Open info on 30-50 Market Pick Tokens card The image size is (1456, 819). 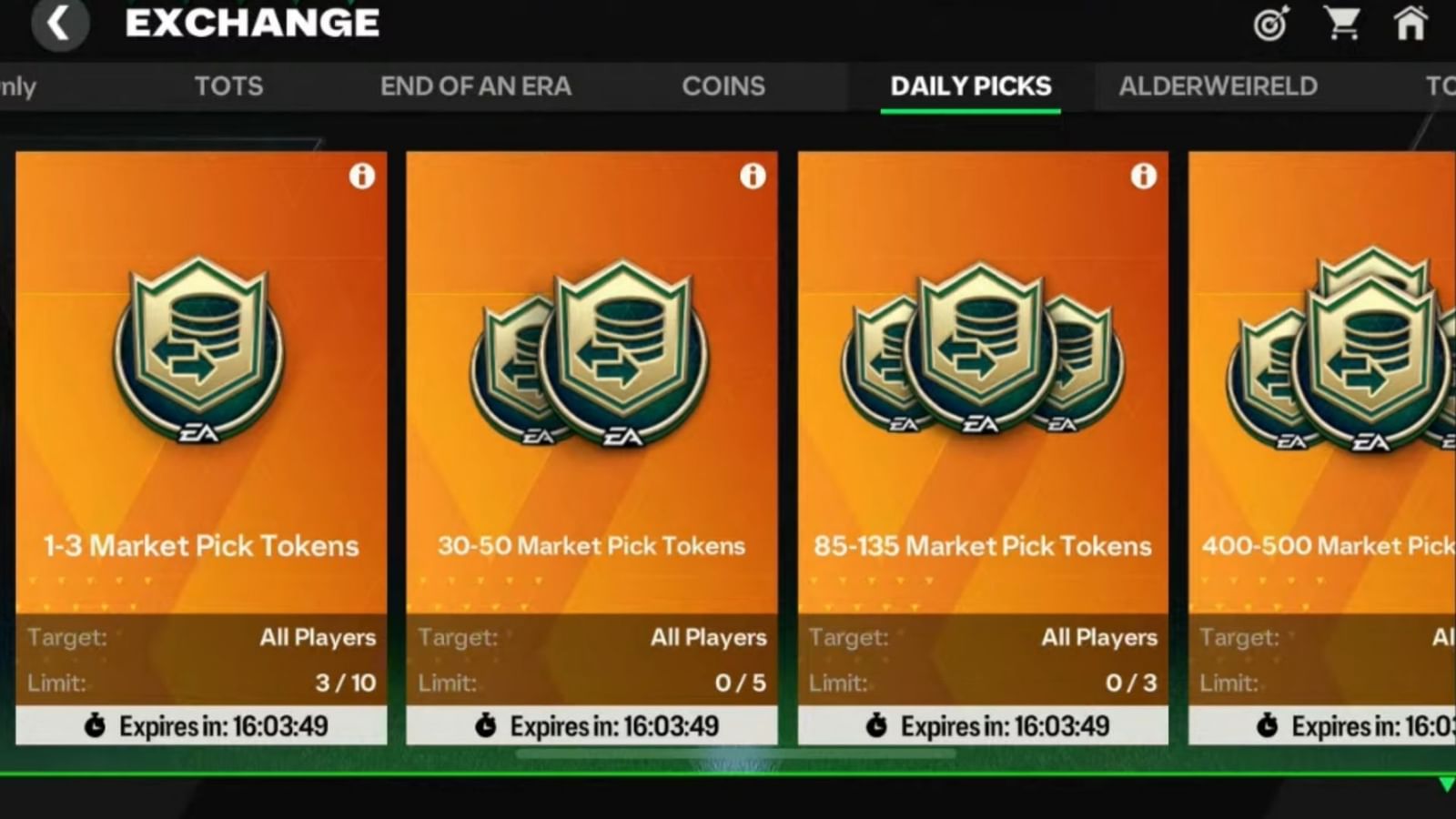[x=753, y=177]
